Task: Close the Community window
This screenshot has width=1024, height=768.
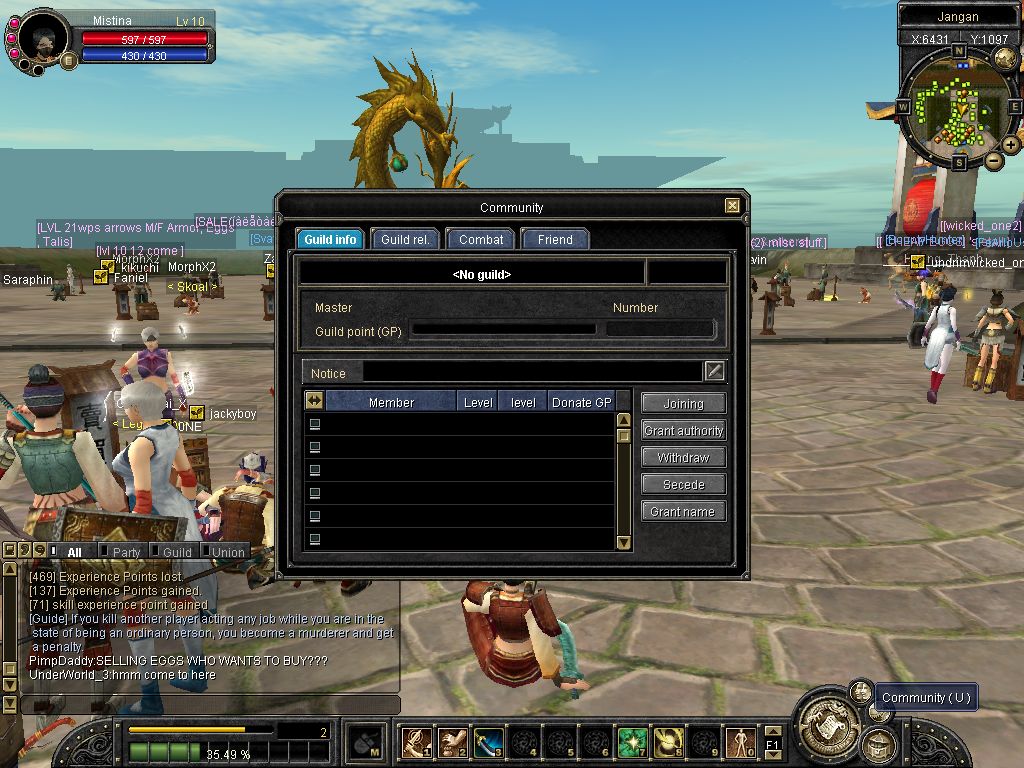Action: (733, 206)
